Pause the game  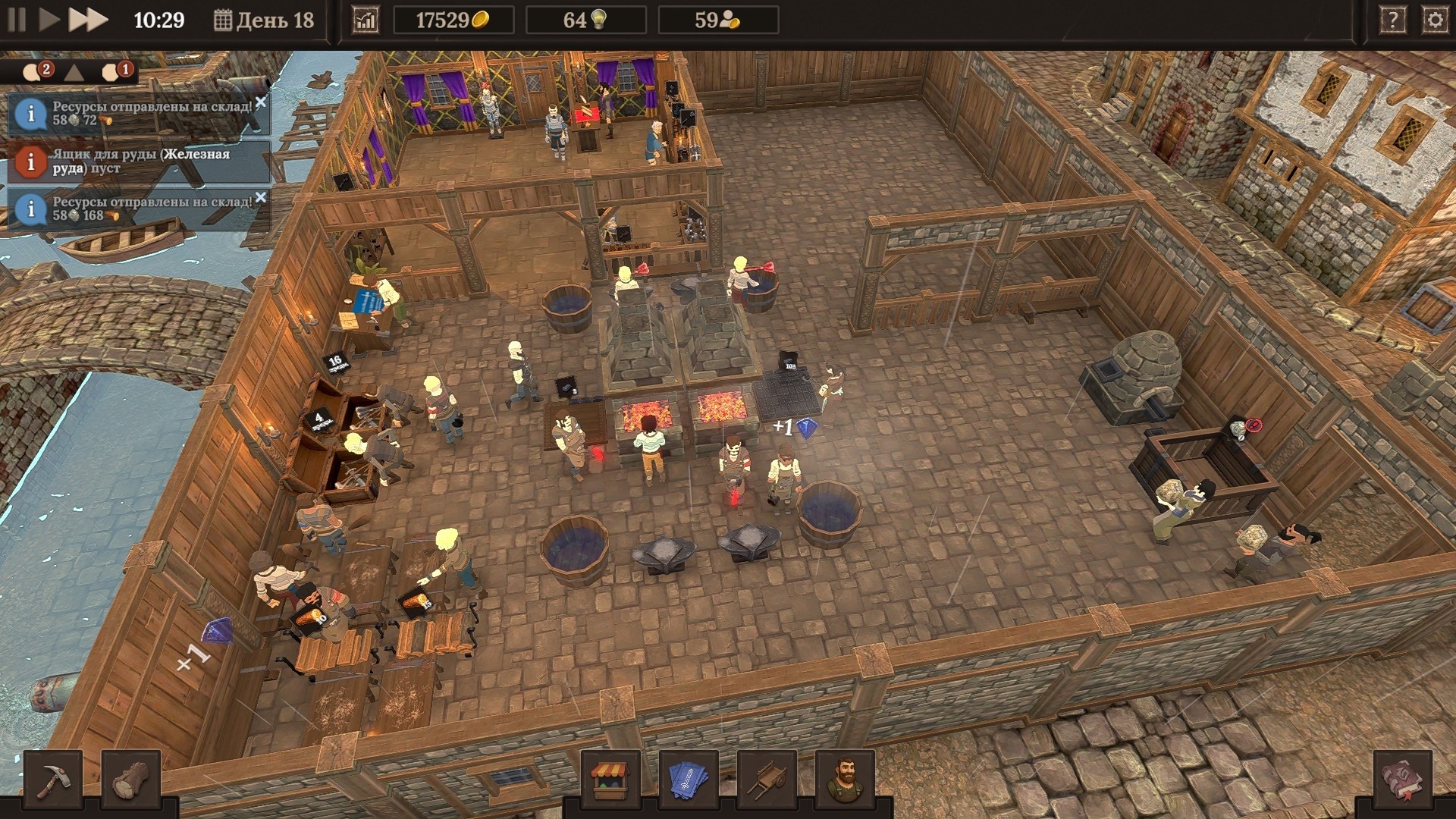click(17, 20)
